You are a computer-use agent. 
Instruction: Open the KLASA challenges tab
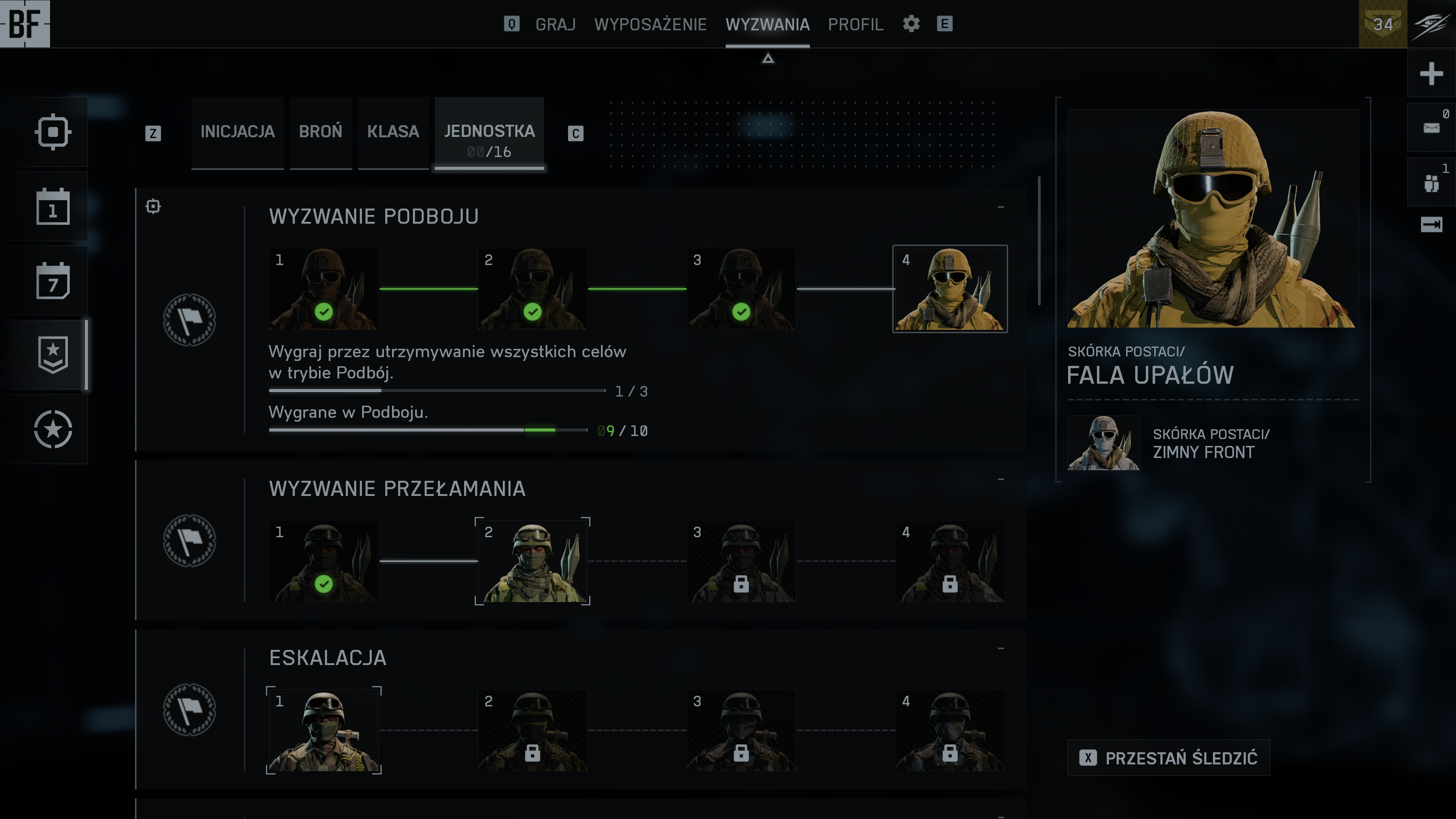tap(393, 132)
